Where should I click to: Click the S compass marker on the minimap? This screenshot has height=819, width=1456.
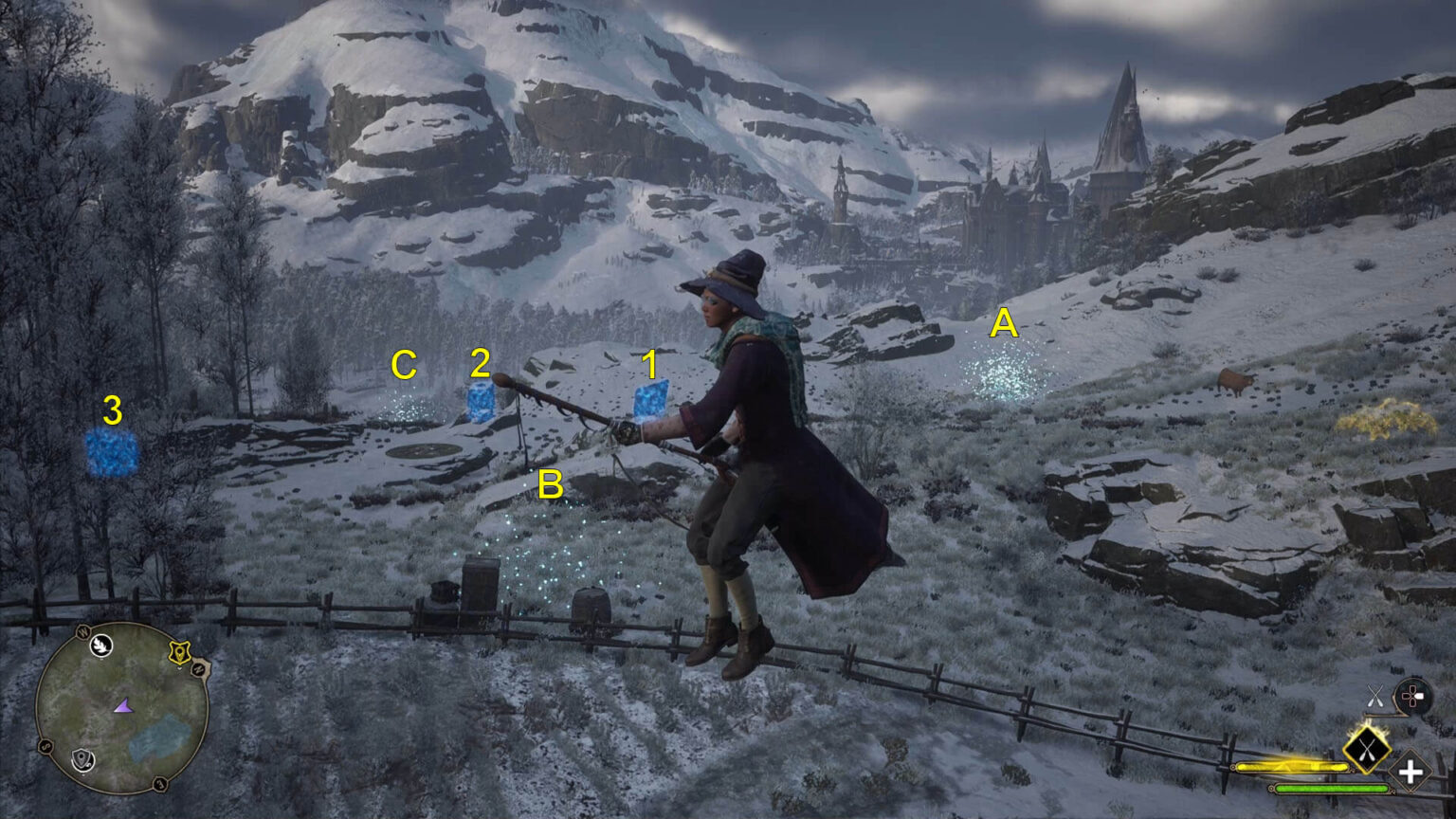pyautogui.click(x=45, y=745)
